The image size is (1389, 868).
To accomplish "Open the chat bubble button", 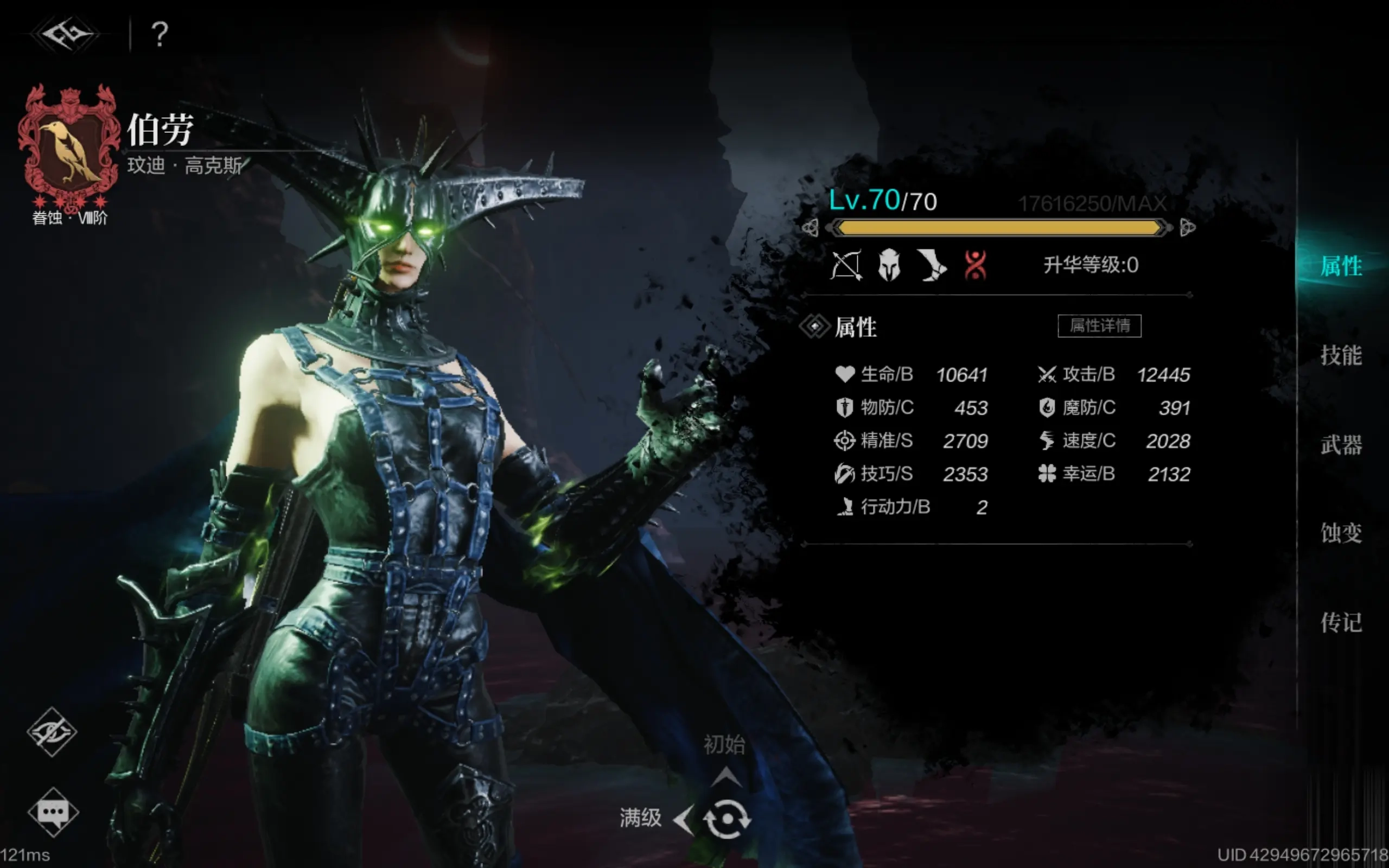I will [x=53, y=812].
